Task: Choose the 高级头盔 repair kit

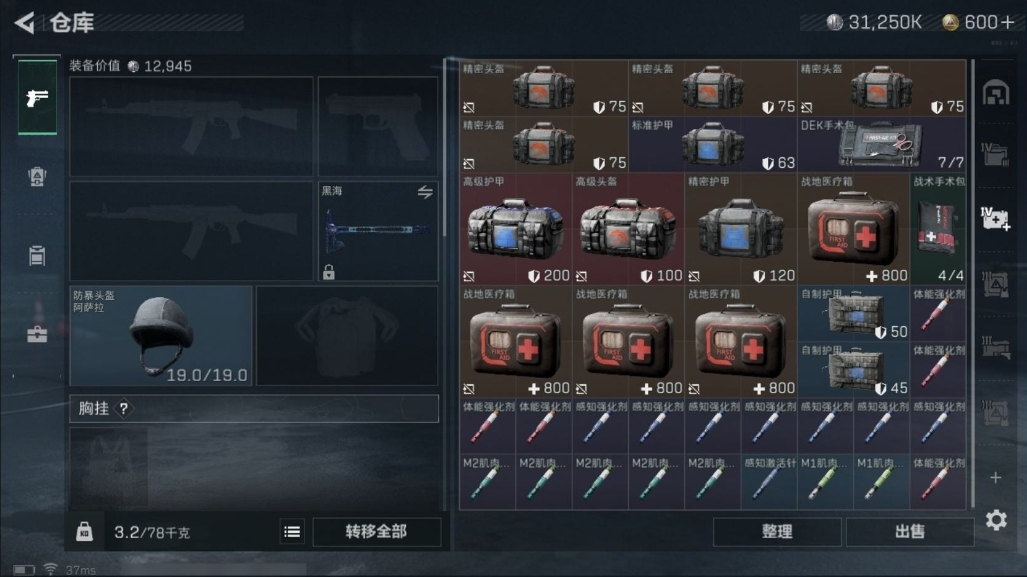Action: (627, 229)
